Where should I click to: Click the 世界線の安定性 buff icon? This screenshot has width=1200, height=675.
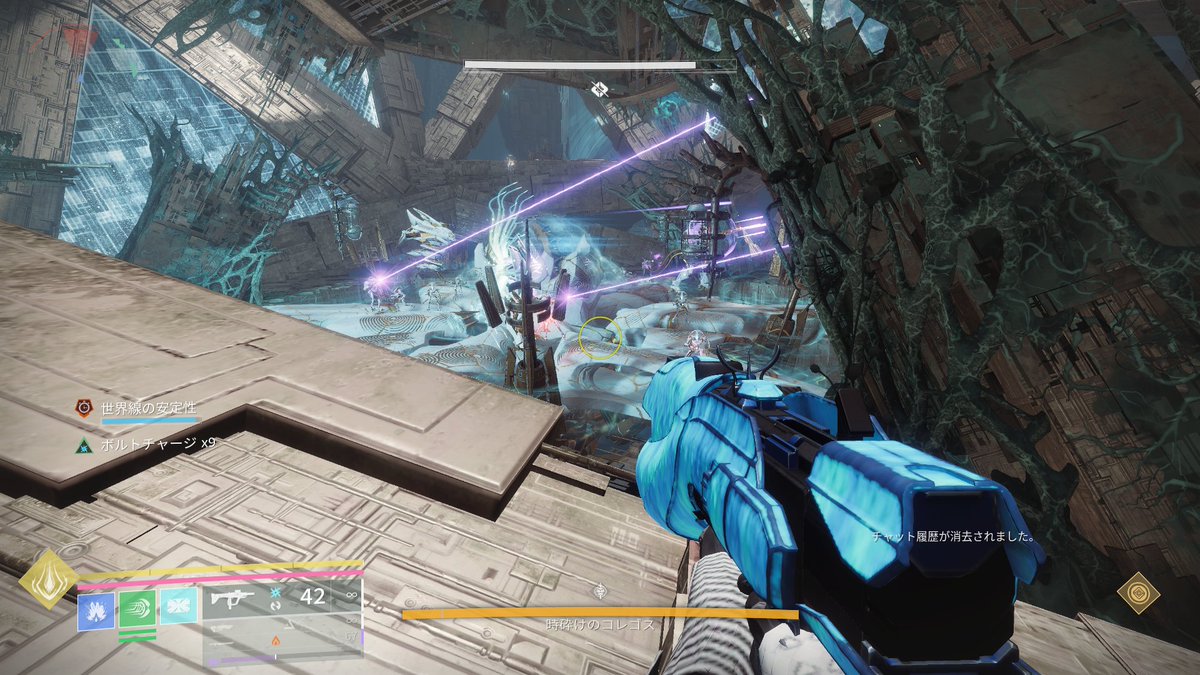(86, 408)
